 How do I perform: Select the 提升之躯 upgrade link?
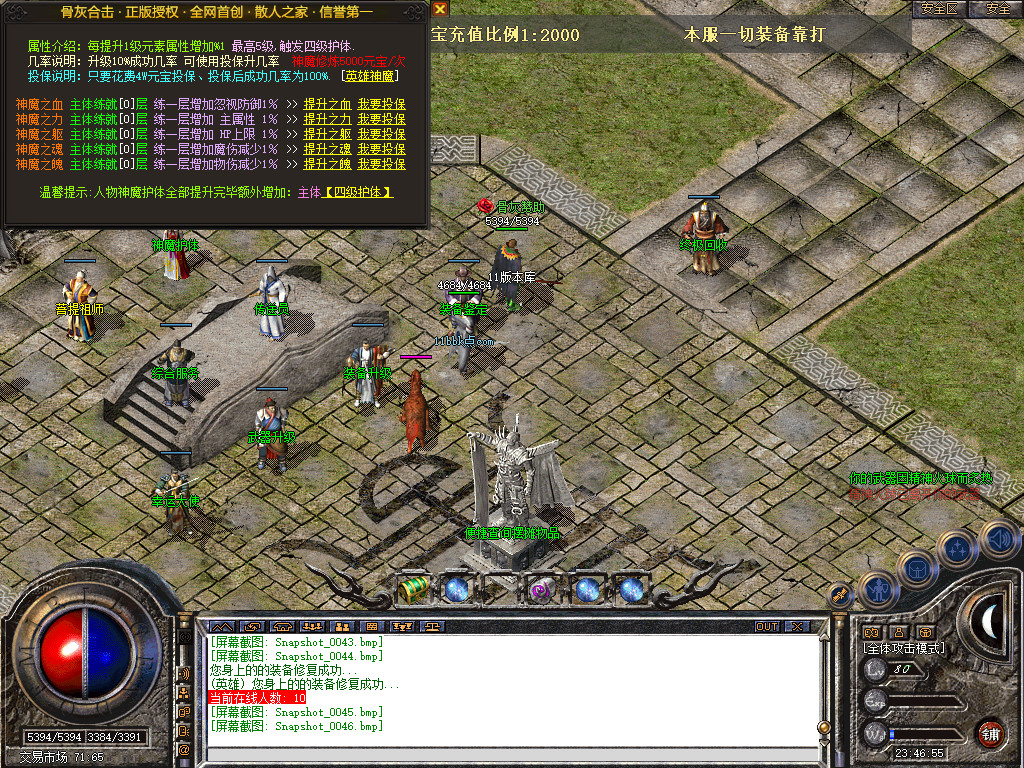pyautogui.click(x=327, y=134)
